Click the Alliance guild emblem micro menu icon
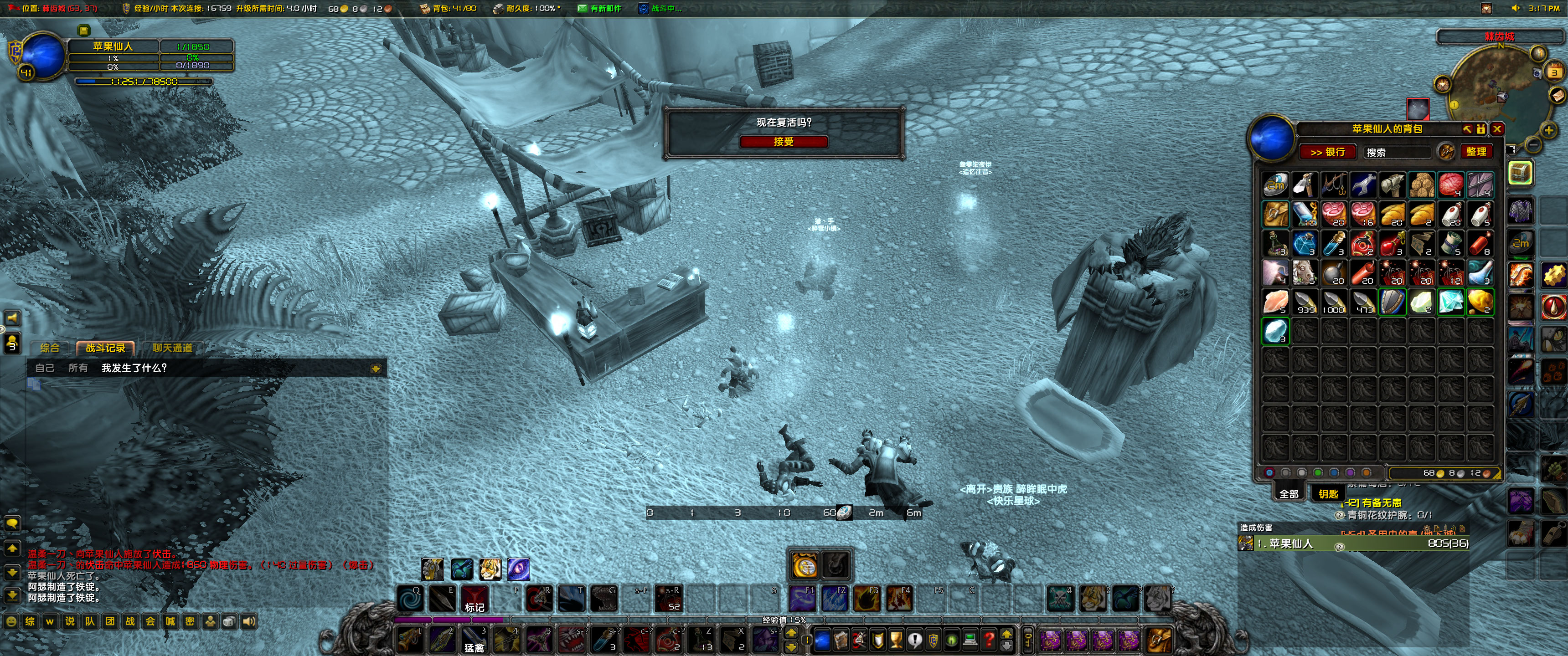 (933, 641)
